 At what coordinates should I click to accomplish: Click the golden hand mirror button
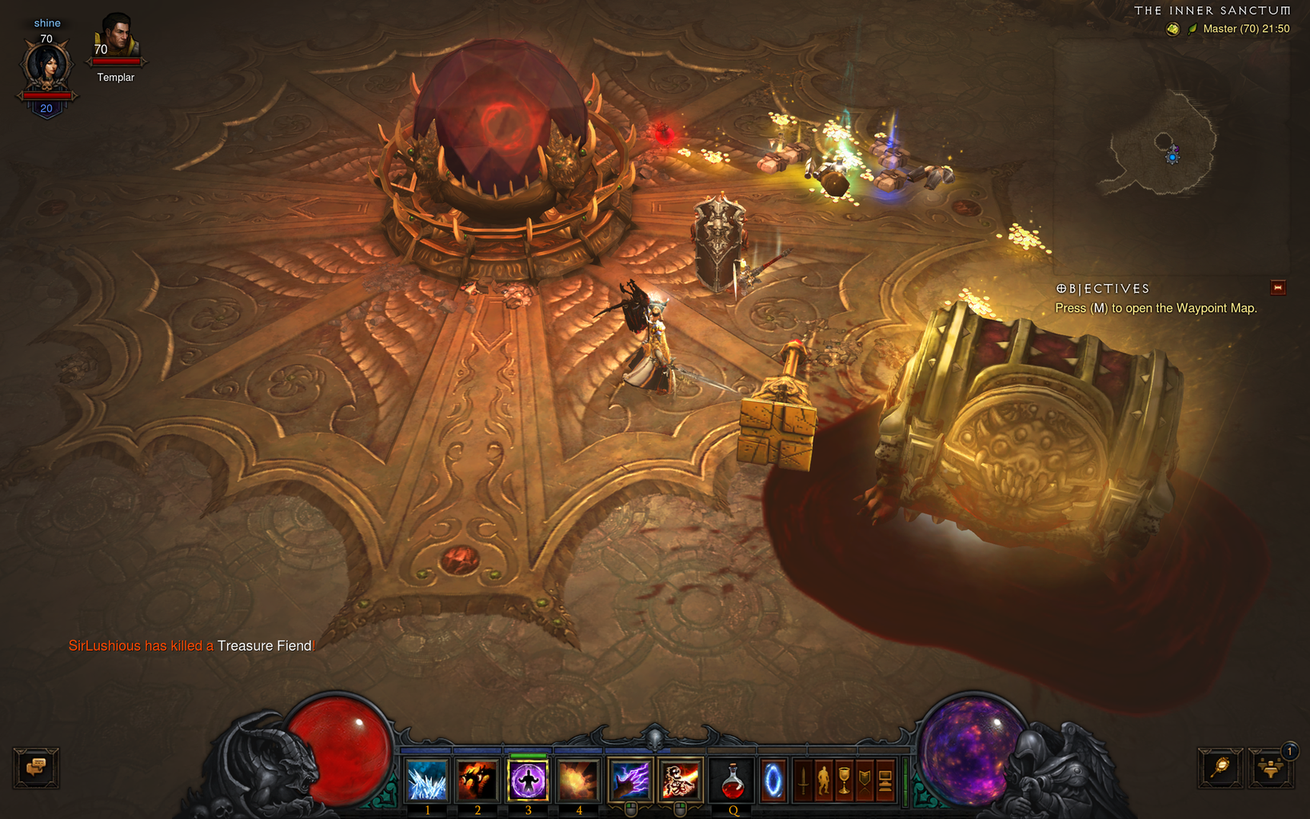click(x=1222, y=768)
